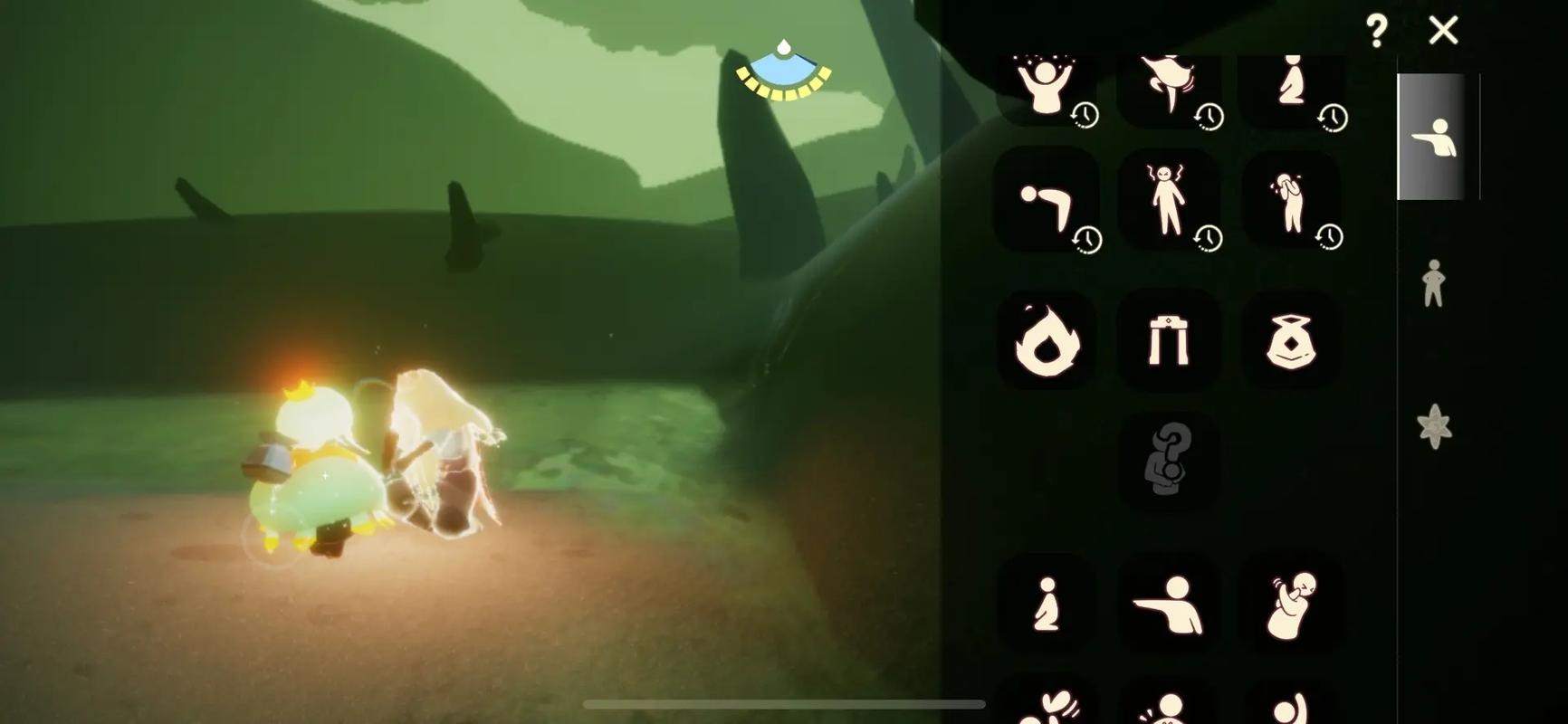
Task: Perform the pointing emote in the grid
Action: pyautogui.click(x=1168, y=605)
